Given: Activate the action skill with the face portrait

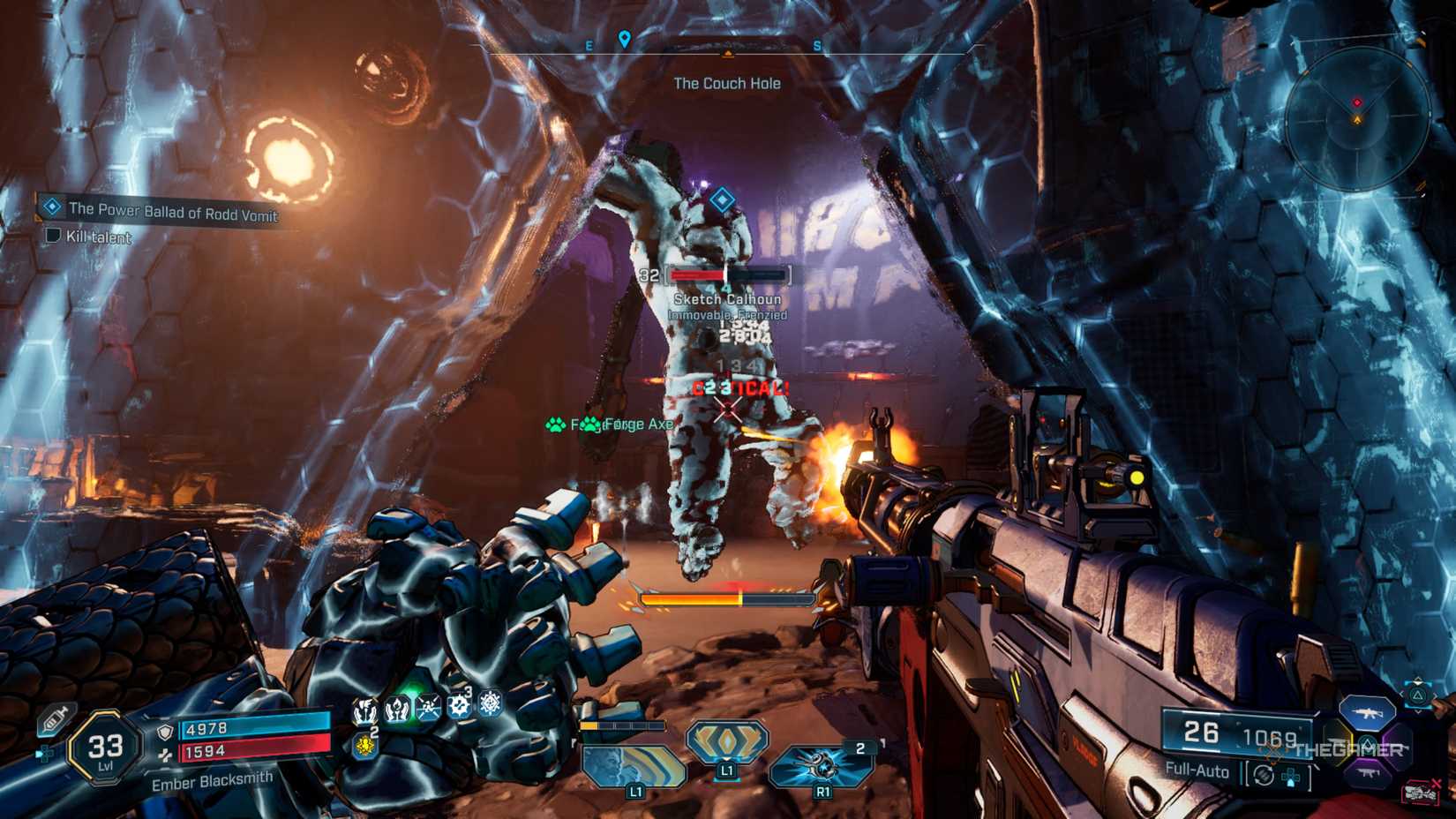Looking at the screenshot, I should pyautogui.click(x=634, y=766).
